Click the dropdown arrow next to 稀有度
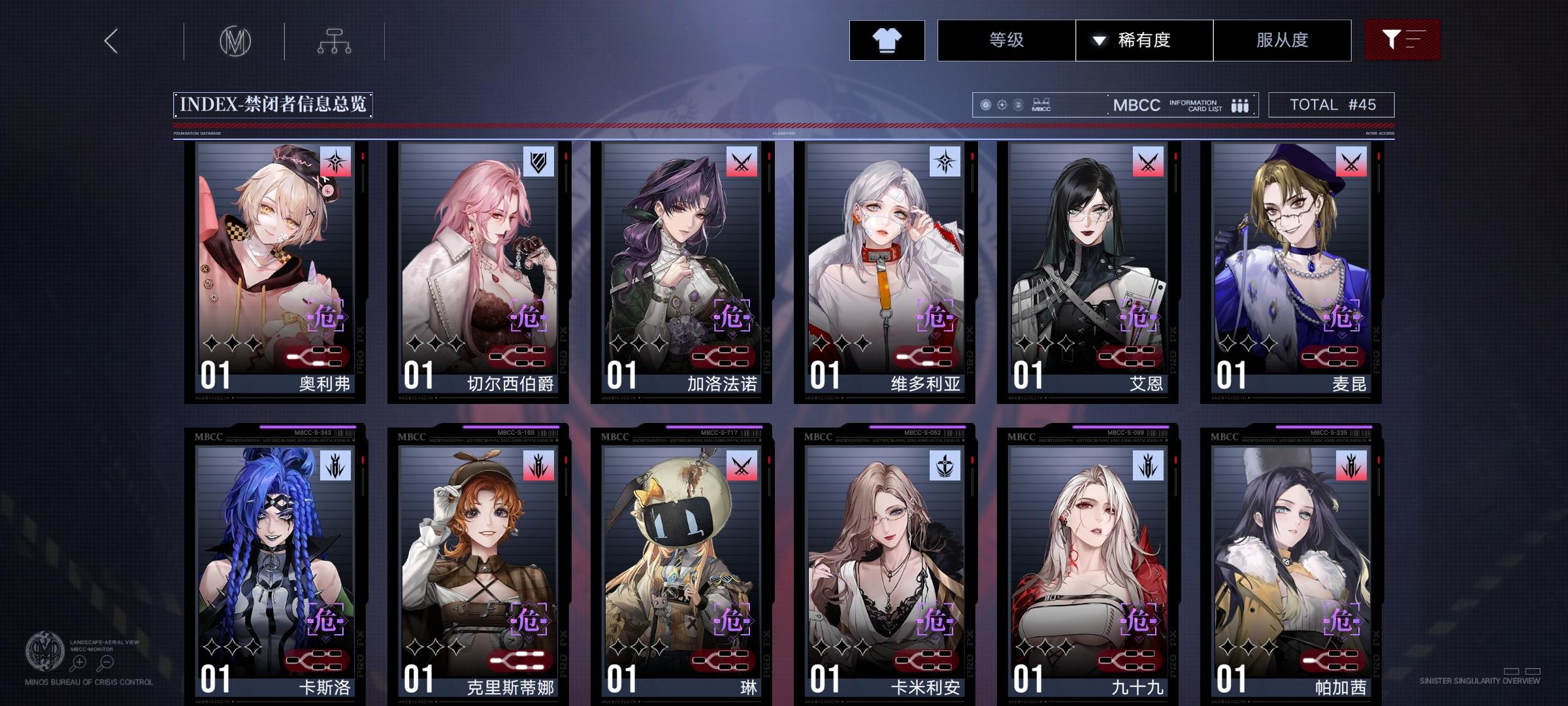 coord(1097,40)
